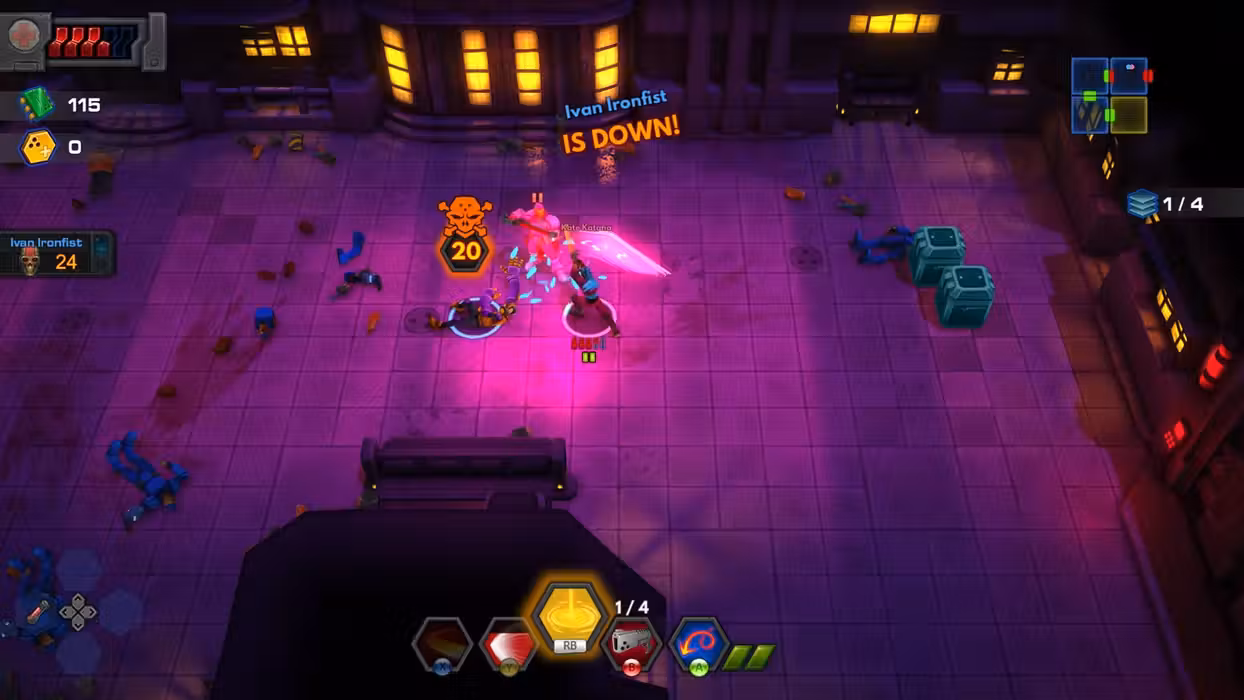Activate the dimmed slash ability icon

(x=443, y=642)
